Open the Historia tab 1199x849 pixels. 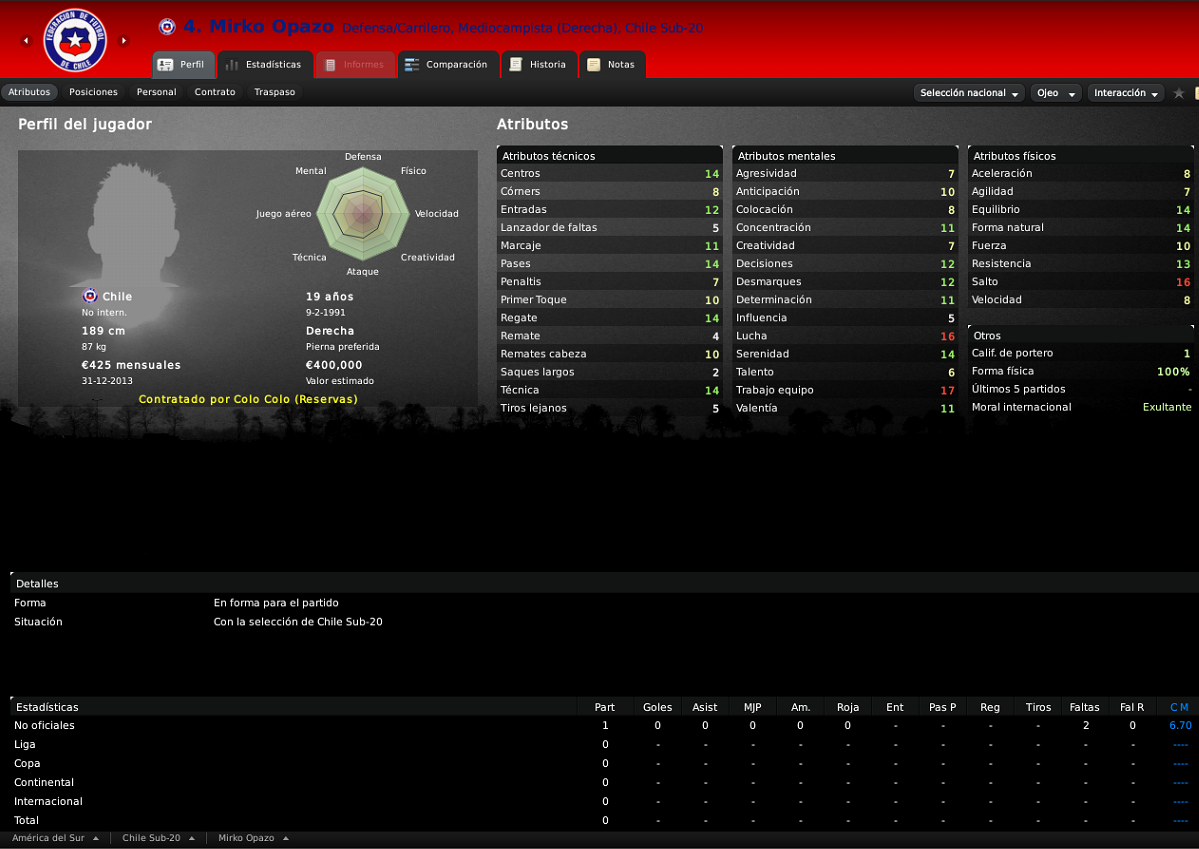tap(538, 65)
